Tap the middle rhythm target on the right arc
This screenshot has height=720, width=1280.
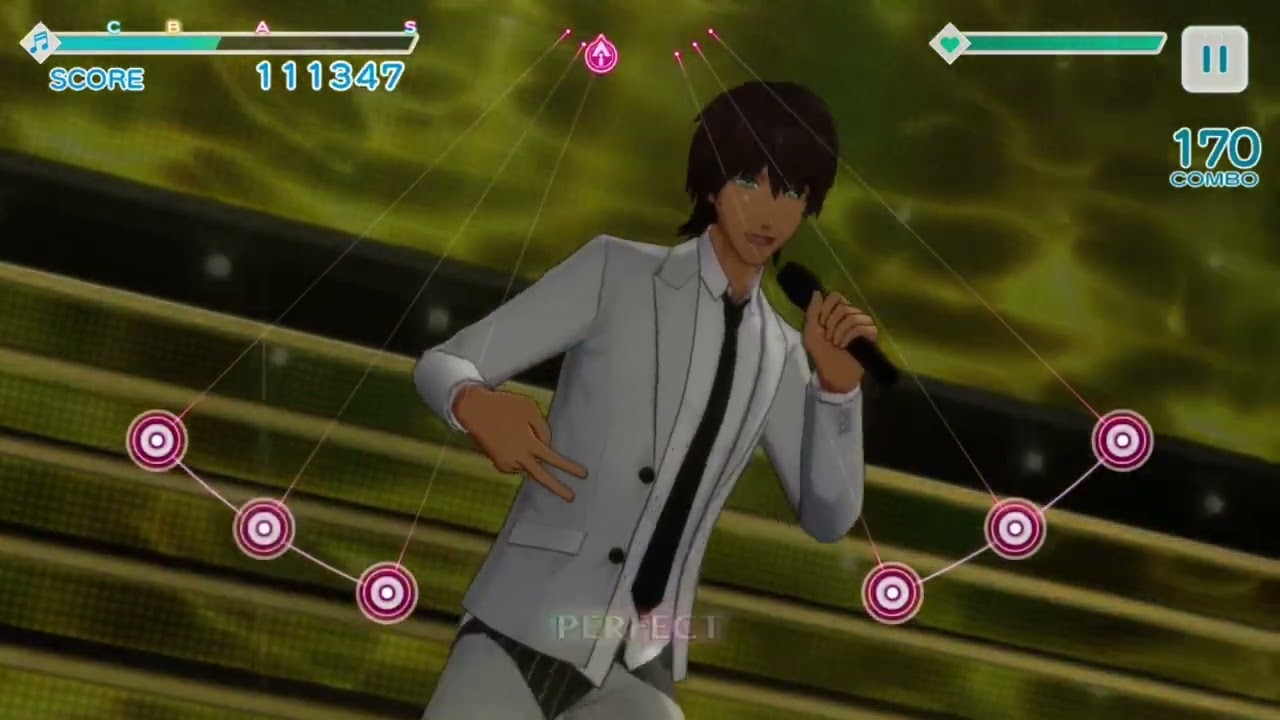[x=1015, y=528]
